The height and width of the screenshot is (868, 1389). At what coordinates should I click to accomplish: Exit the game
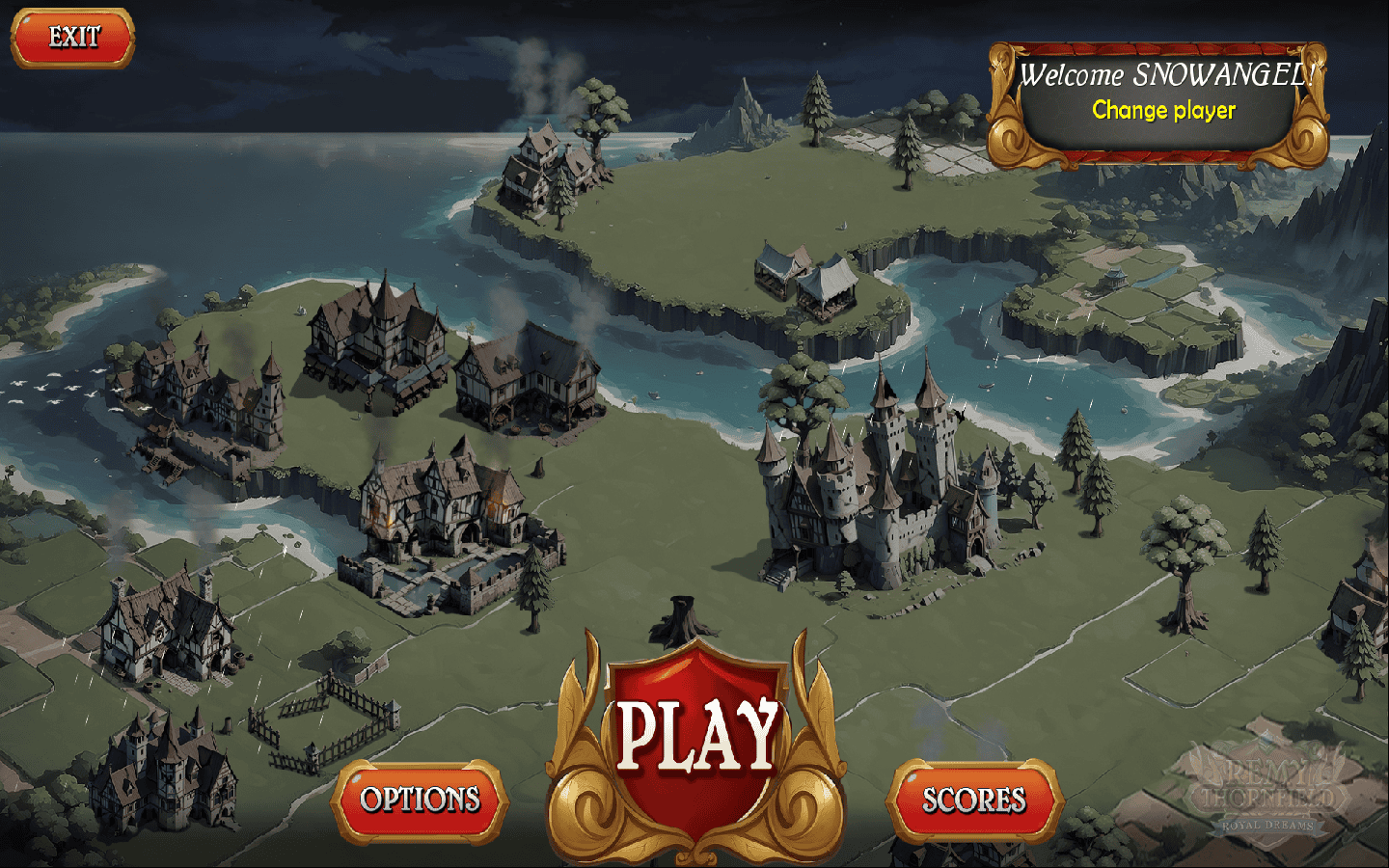[73, 38]
